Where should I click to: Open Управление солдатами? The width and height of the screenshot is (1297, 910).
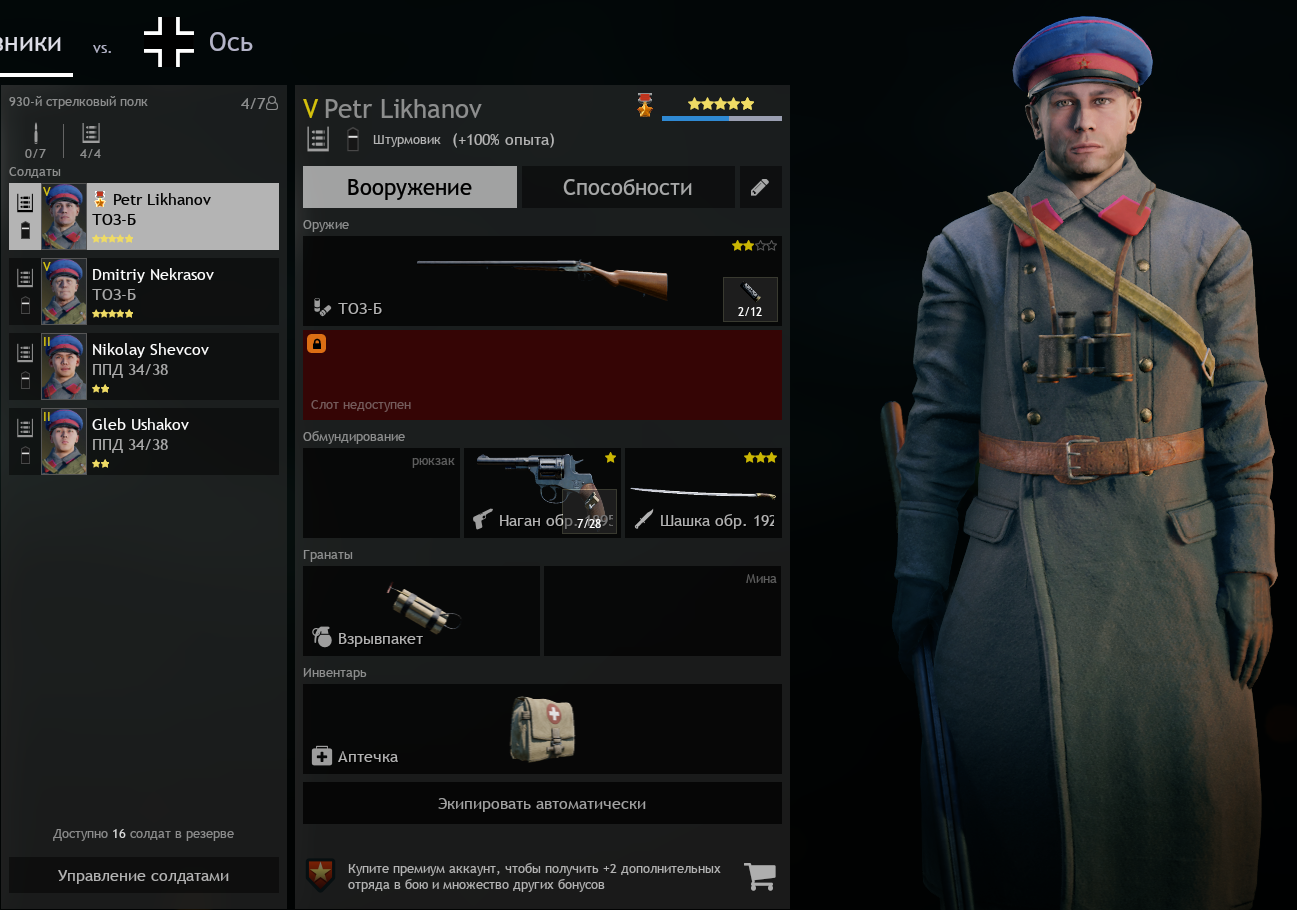[144, 875]
